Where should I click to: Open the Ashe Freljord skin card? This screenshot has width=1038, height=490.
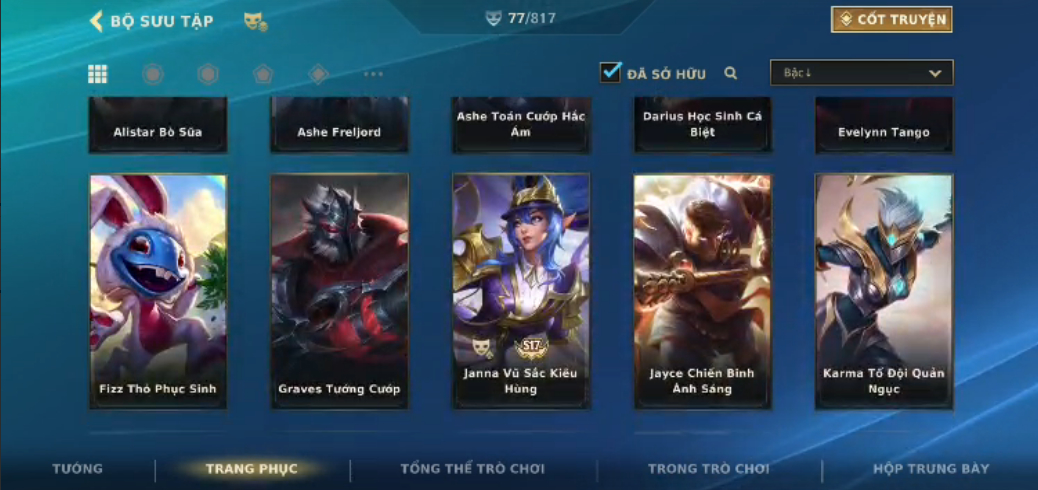339,126
